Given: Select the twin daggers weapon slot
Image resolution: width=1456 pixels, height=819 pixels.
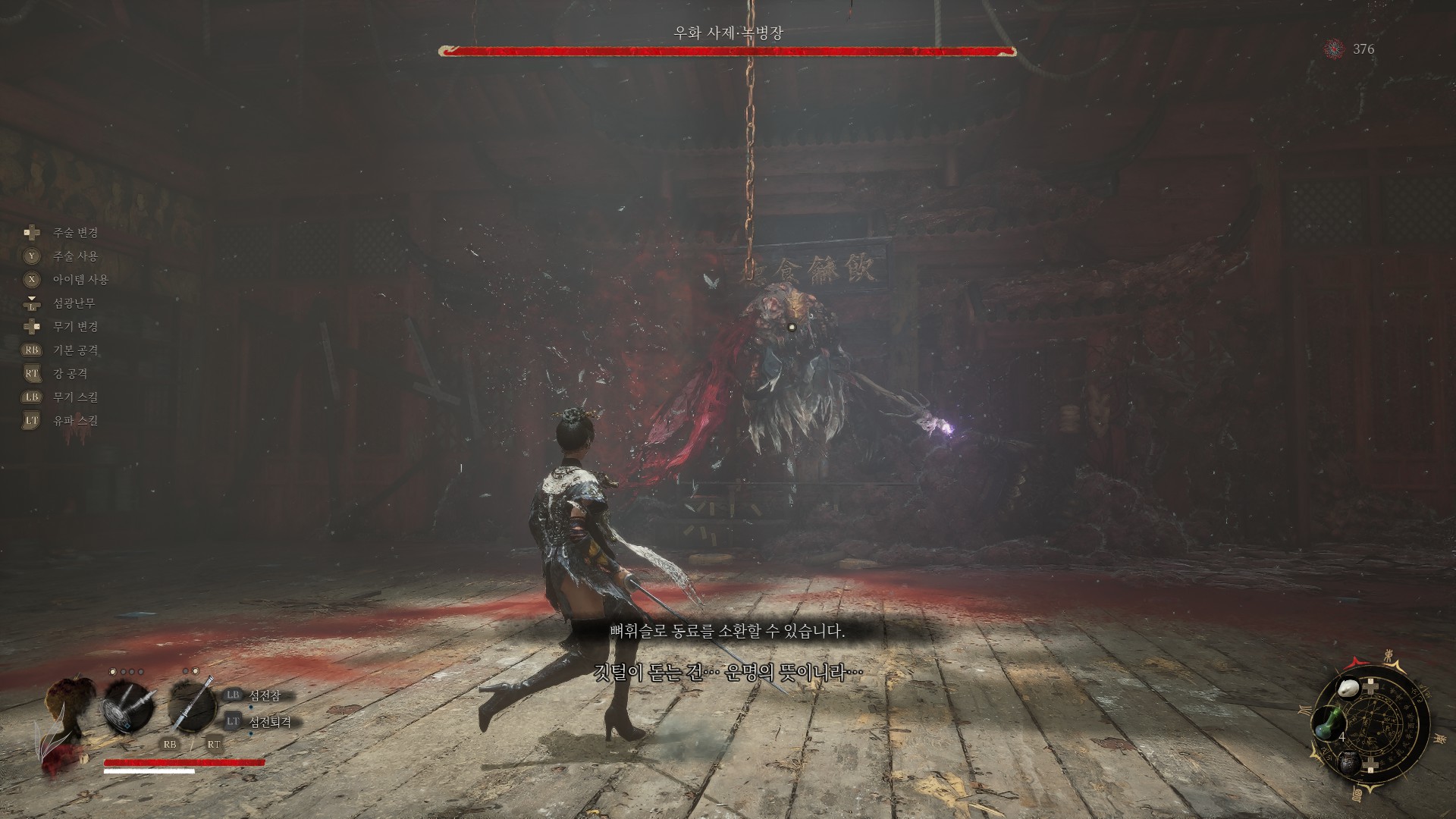Looking at the screenshot, I should (x=130, y=706).
